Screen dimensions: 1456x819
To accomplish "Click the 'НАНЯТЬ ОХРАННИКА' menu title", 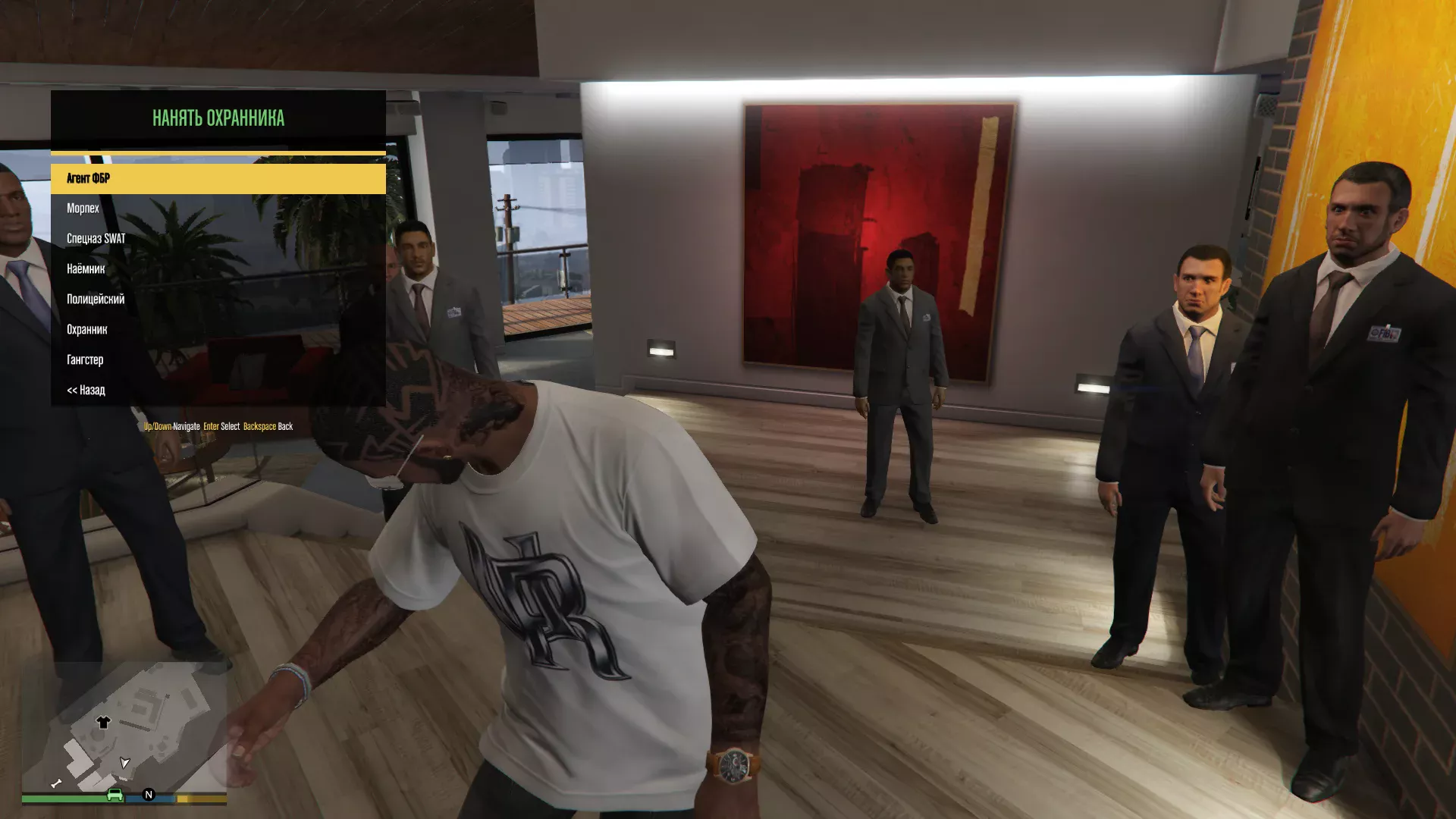I will [x=218, y=118].
